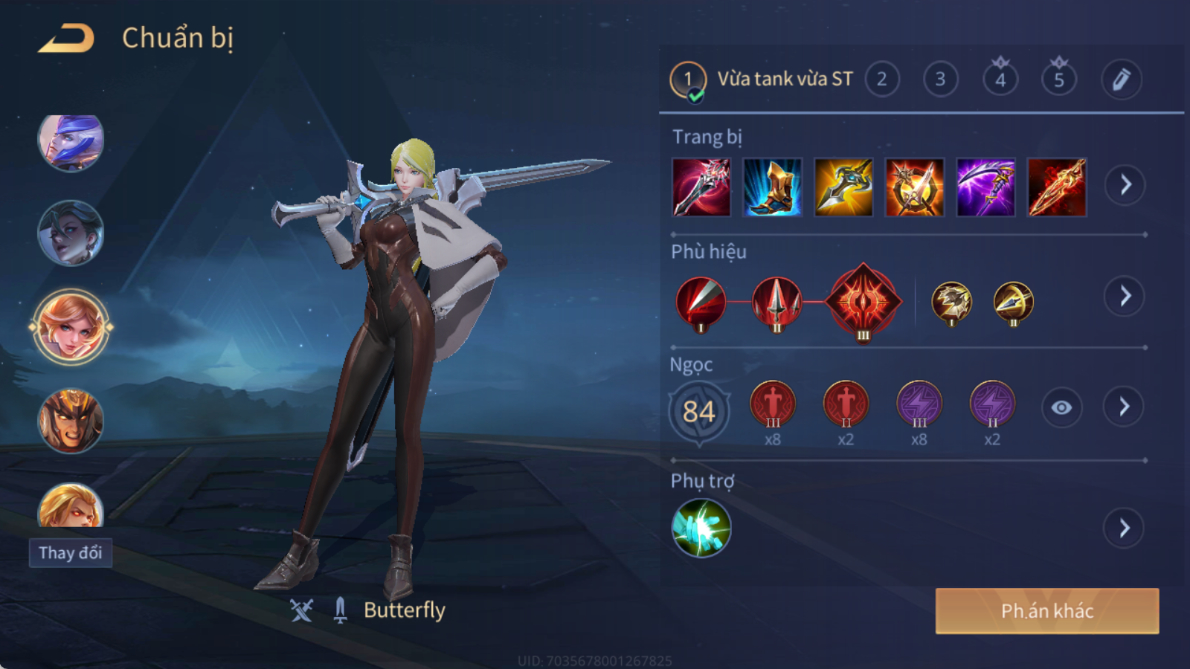Switch to build preset 2
This screenshot has height=669, width=1190.
tap(881, 79)
